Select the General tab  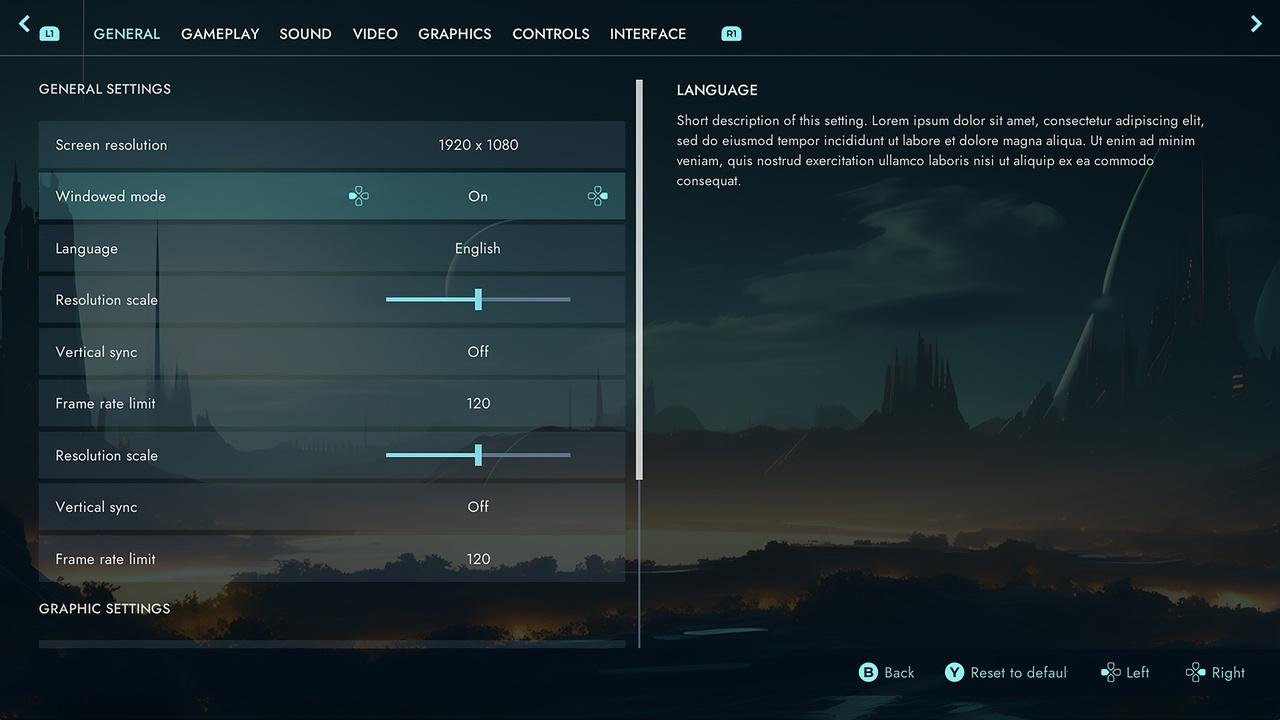(127, 34)
